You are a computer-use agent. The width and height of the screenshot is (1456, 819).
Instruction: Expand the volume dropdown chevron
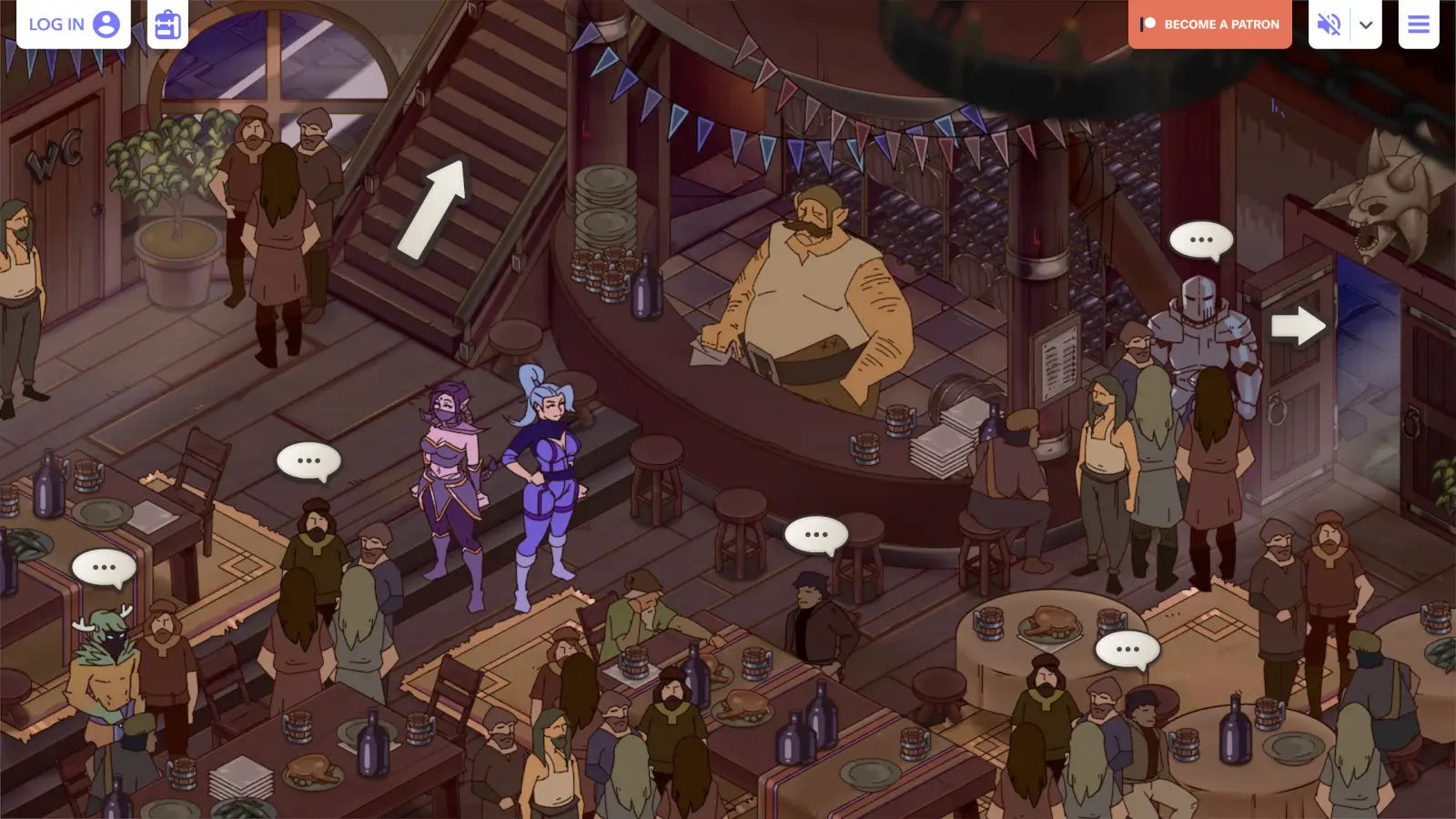1366,25
